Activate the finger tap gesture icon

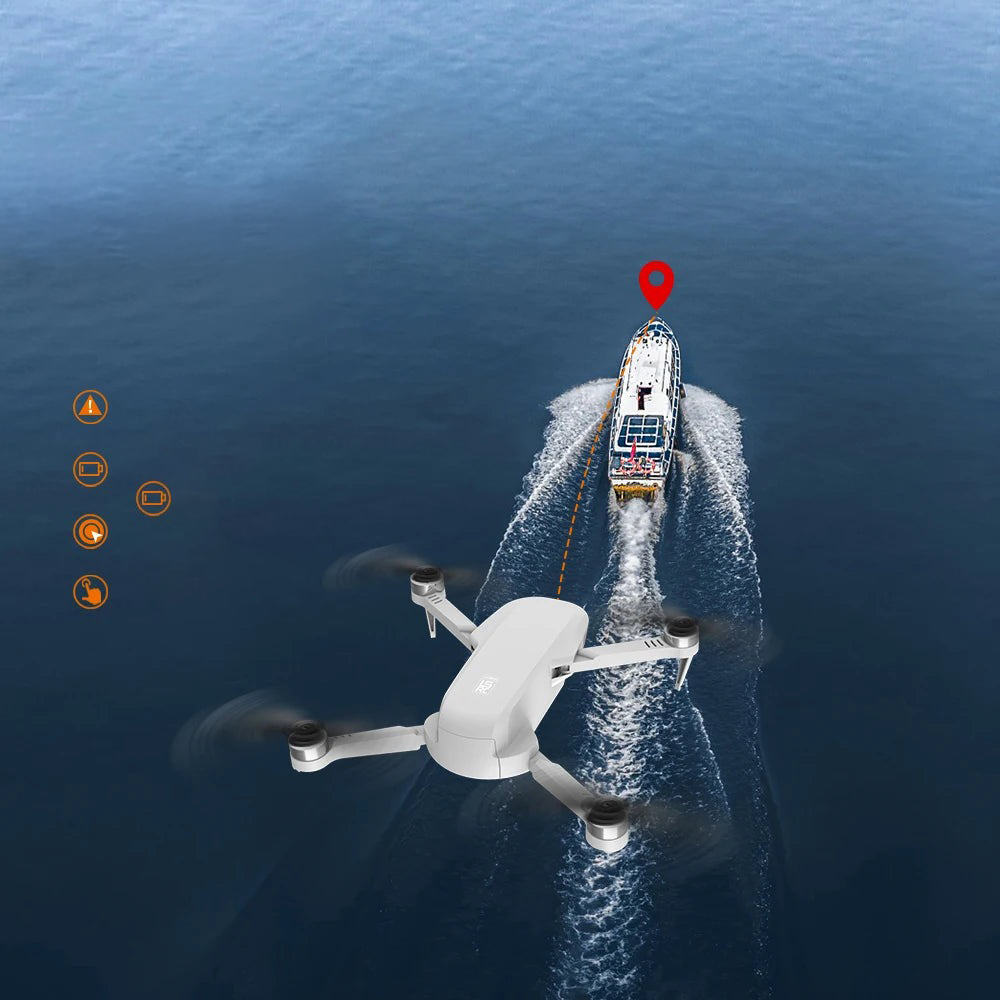coord(90,592)
